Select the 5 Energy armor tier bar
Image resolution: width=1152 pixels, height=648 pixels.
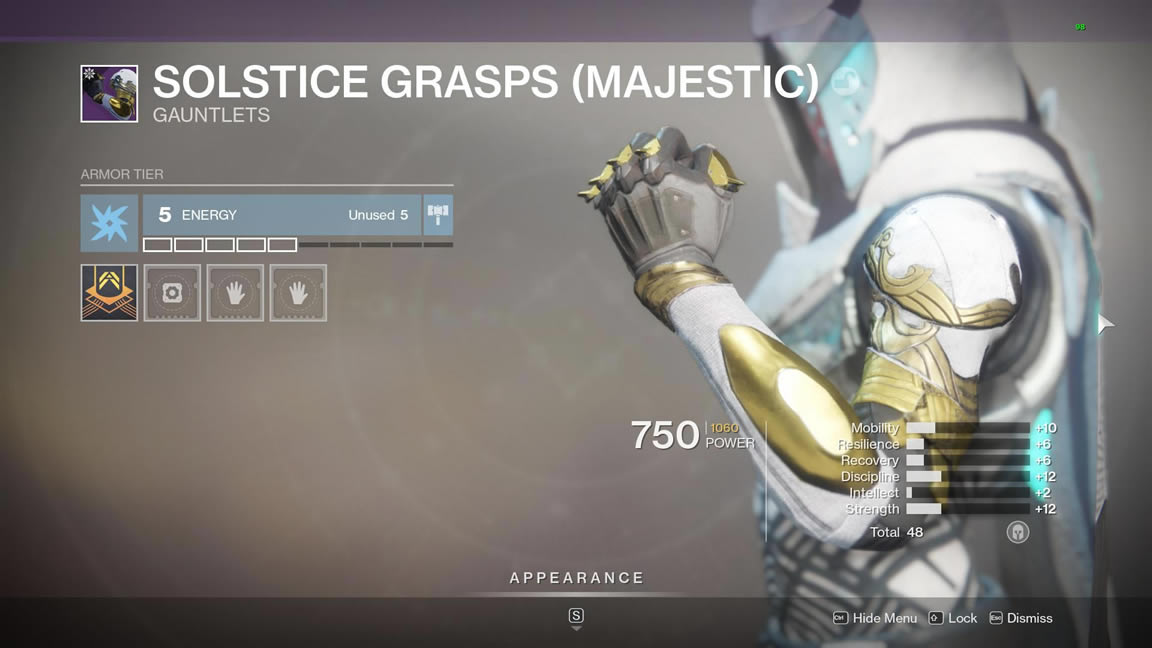281,215
